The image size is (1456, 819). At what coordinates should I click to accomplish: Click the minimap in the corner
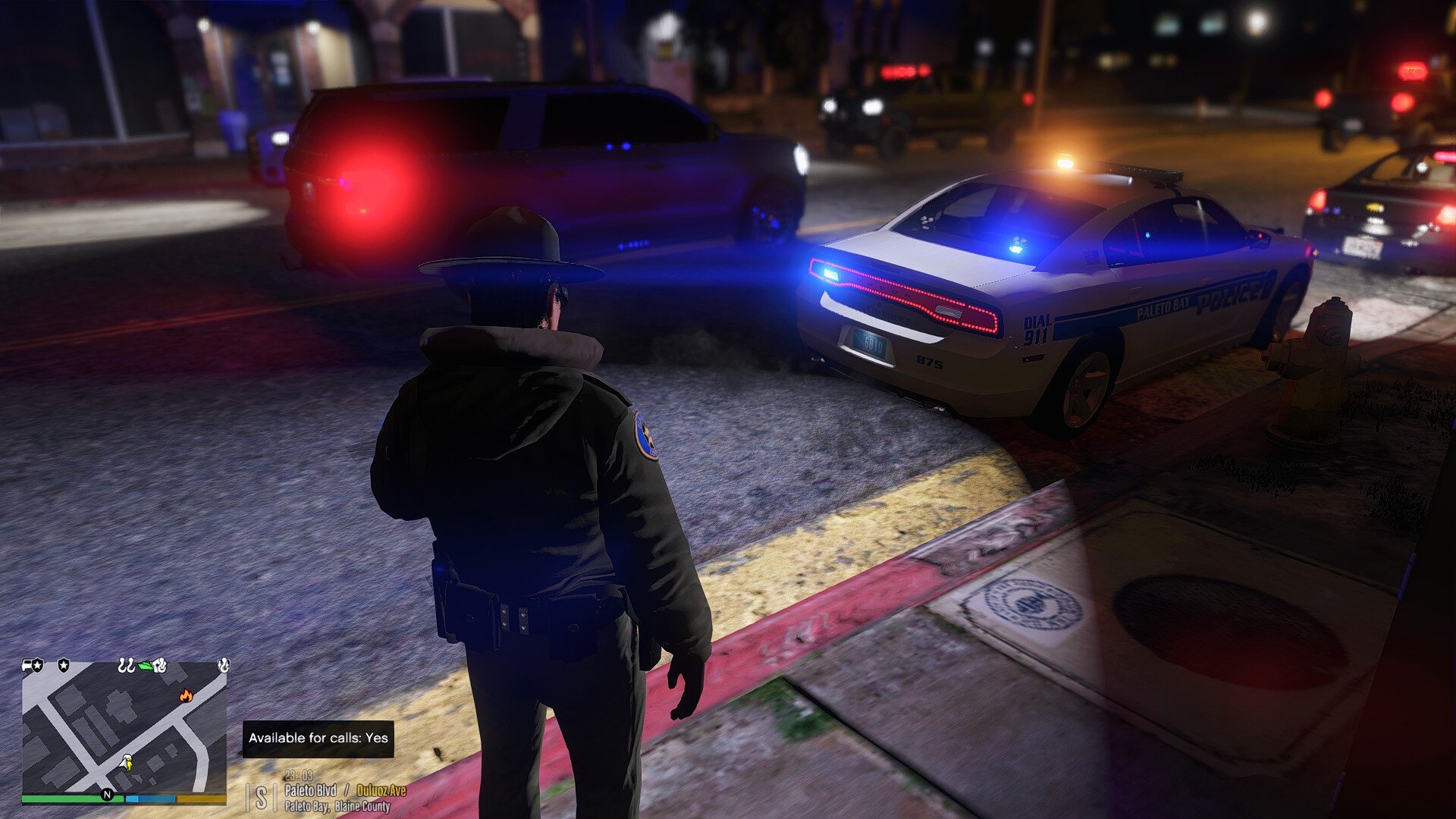(x=124, y=728)
